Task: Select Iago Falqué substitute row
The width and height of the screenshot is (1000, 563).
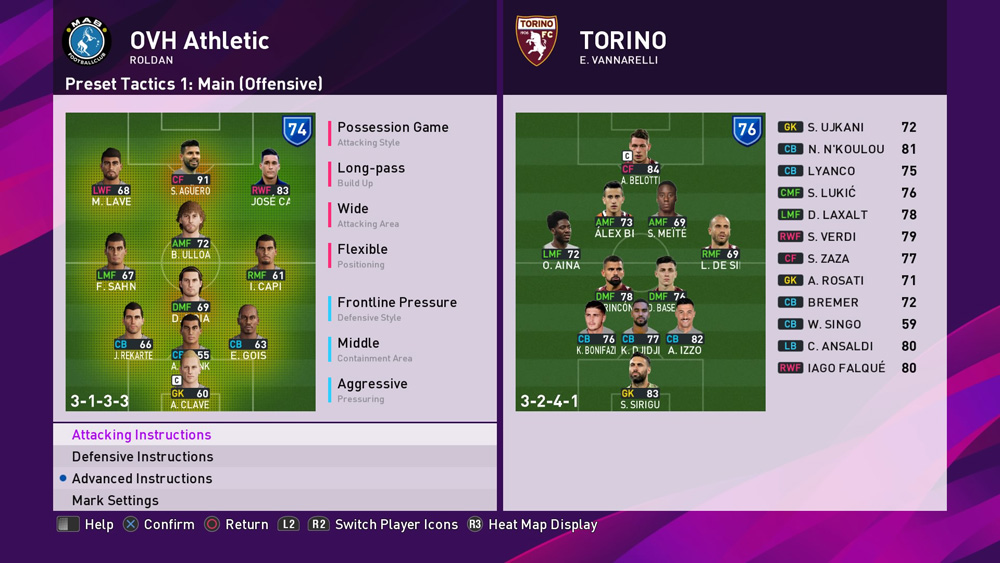Action: (x=846, y=368)
